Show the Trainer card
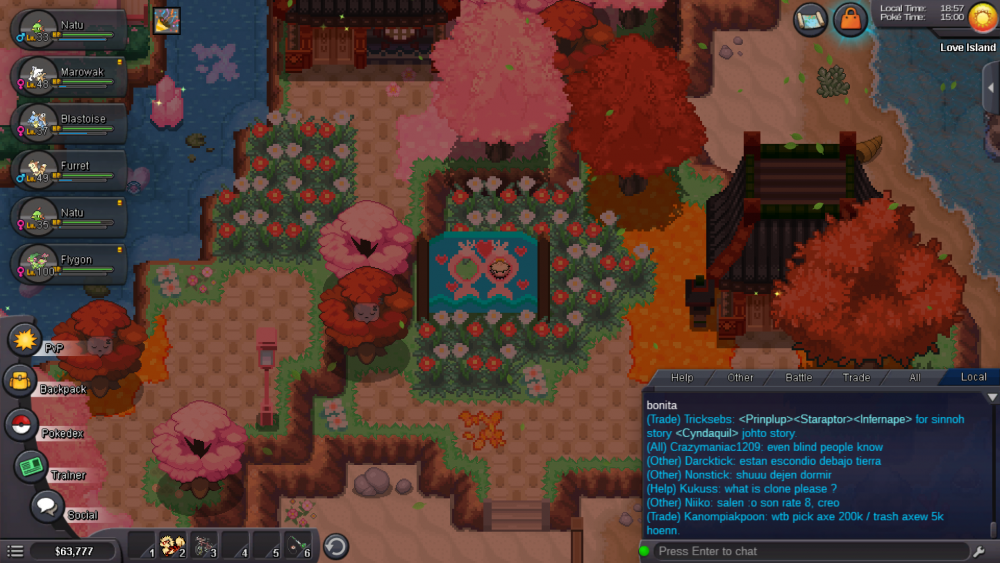Viewport: 1000px width, 563px height. click(31, 466)
